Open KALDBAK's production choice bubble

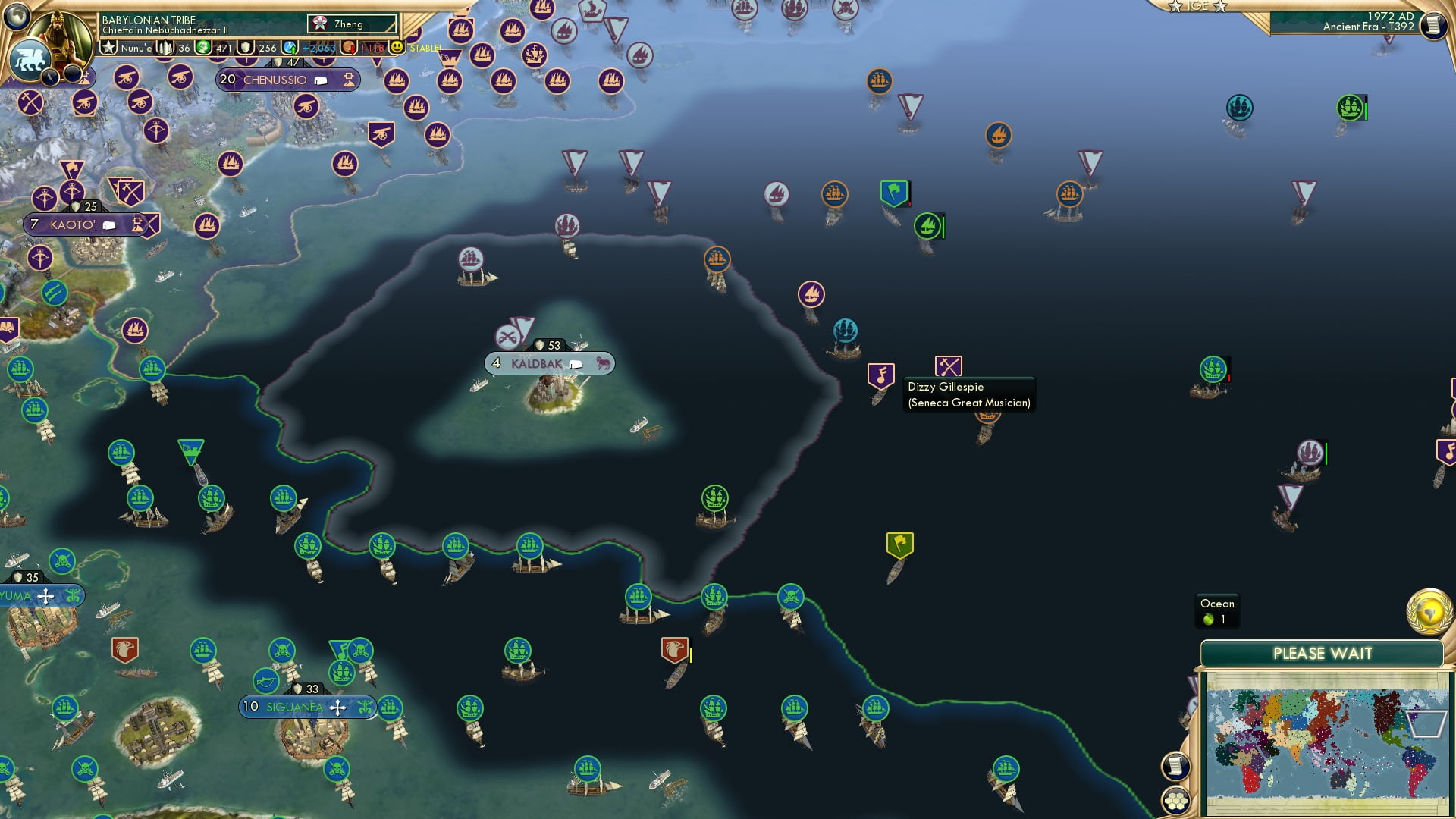576,363
